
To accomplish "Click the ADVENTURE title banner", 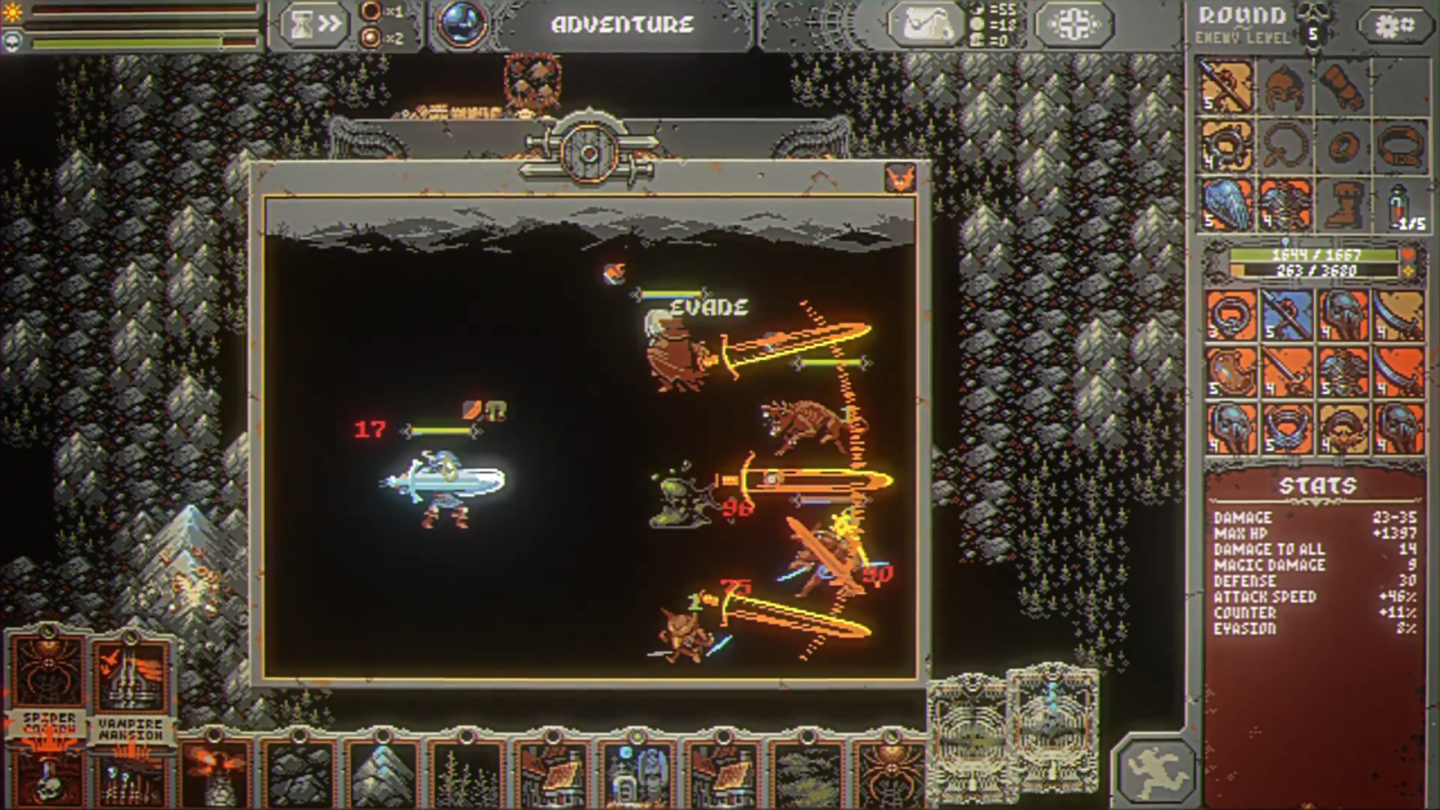I will [623, 24].
